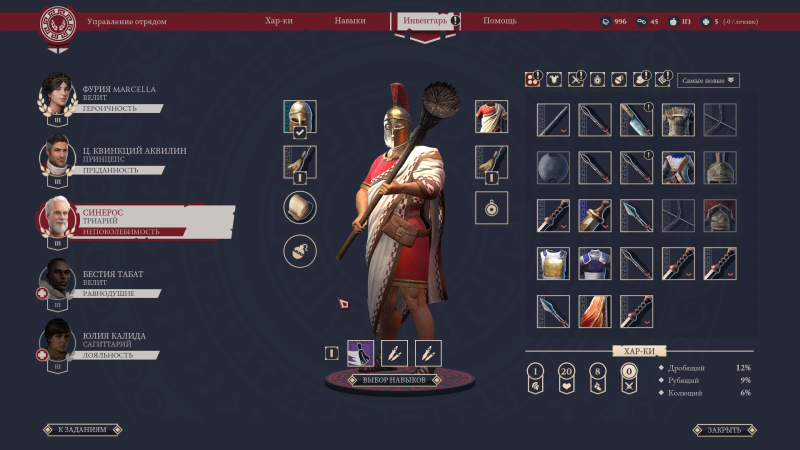Switch to the Хар-ки tab
Viewport: 800px width, 450px height.
pos(279,20)
